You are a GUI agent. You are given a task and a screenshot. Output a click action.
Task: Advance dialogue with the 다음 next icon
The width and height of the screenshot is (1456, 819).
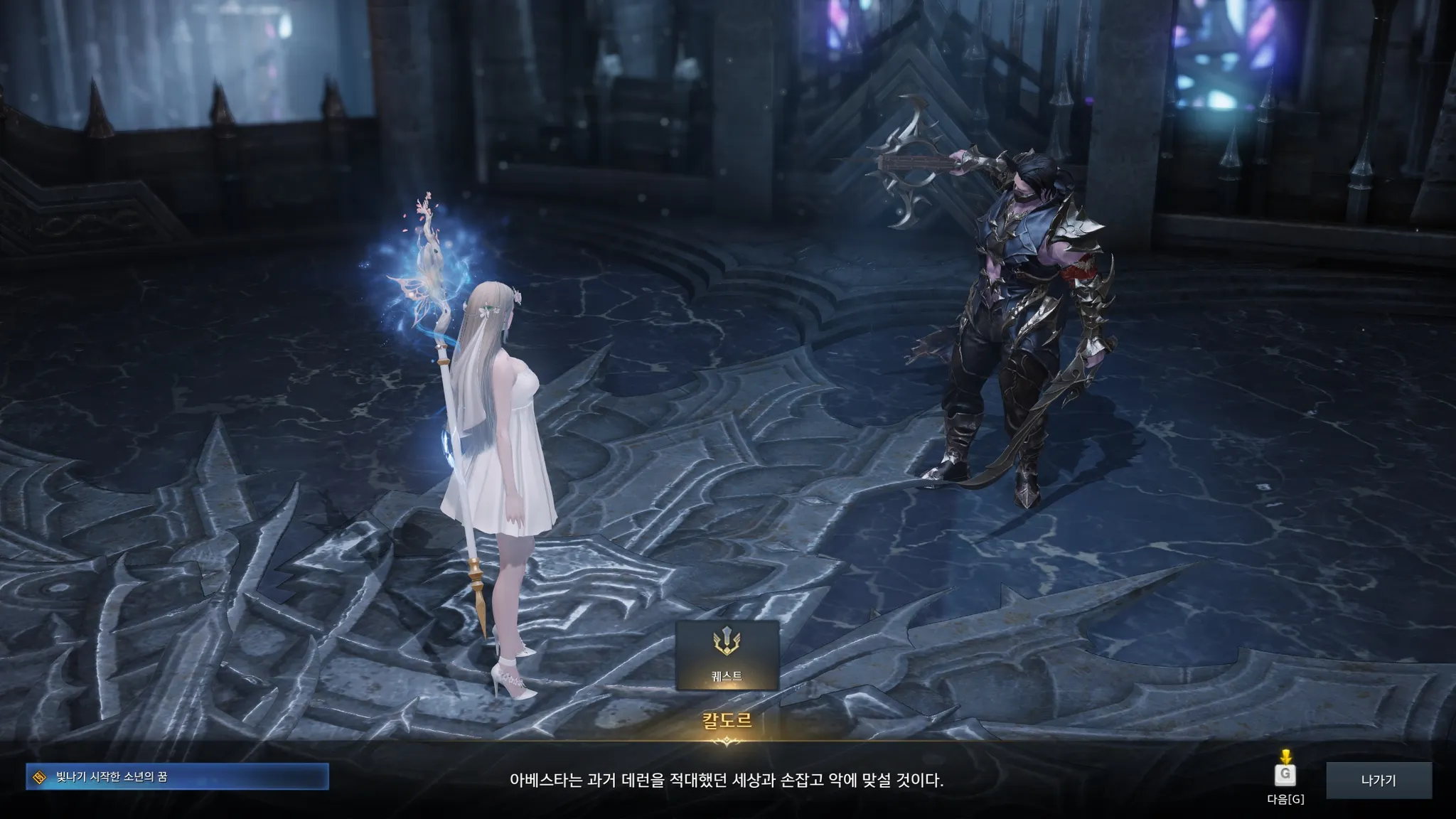1285,773
